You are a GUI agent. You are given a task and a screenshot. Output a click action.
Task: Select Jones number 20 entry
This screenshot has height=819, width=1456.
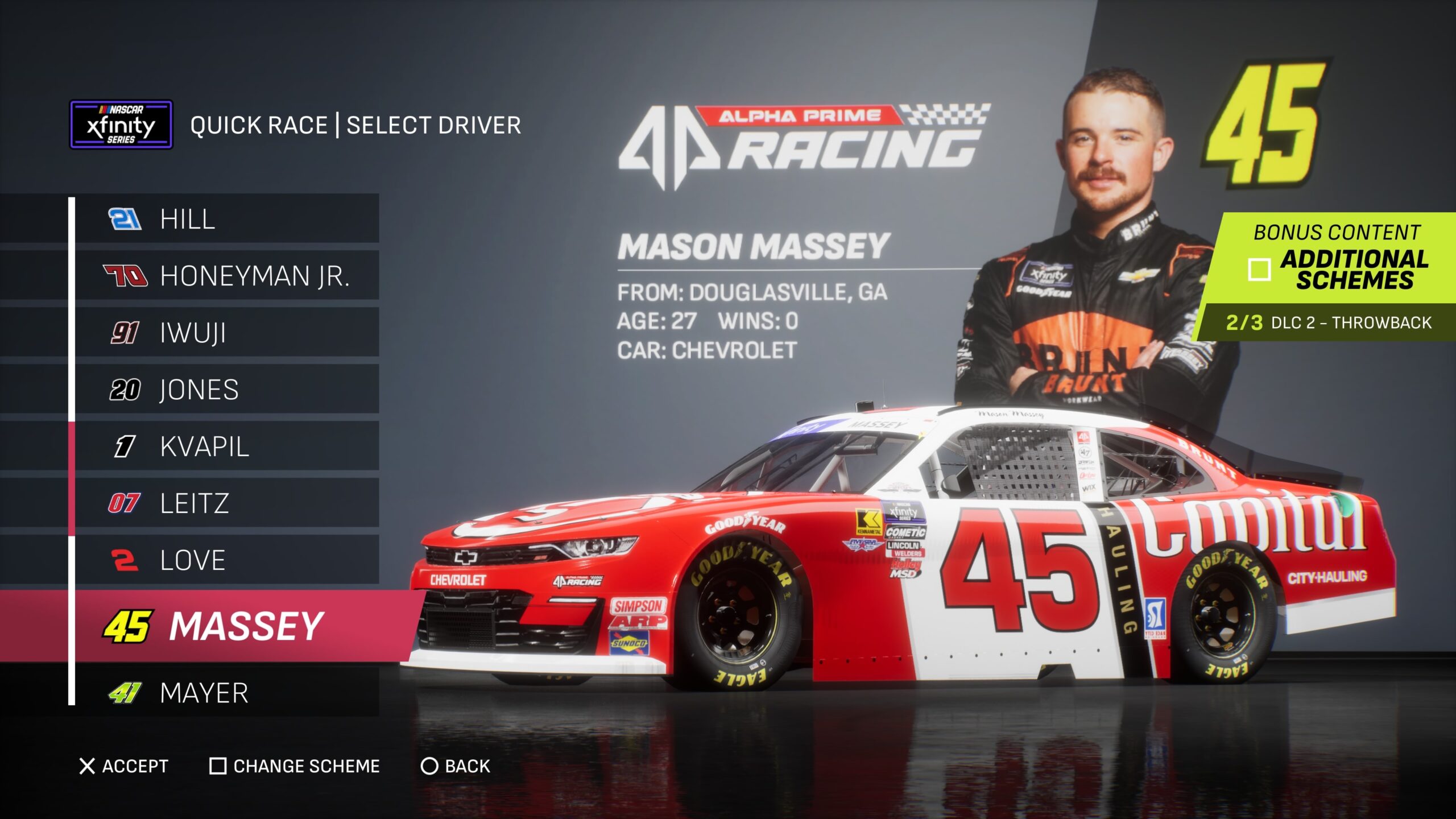point(226,390)
